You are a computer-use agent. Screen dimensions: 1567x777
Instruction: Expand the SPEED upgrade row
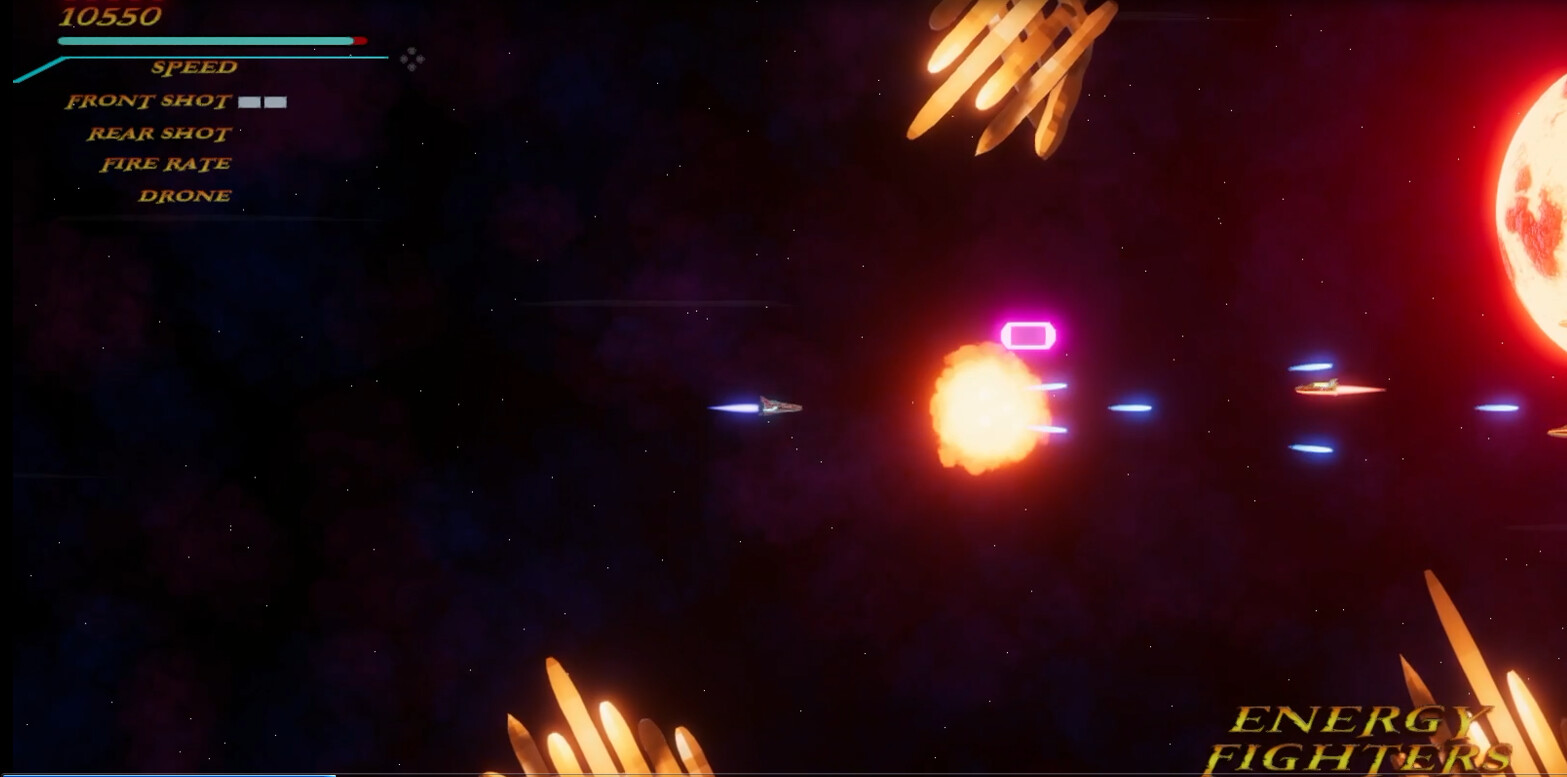193,68
